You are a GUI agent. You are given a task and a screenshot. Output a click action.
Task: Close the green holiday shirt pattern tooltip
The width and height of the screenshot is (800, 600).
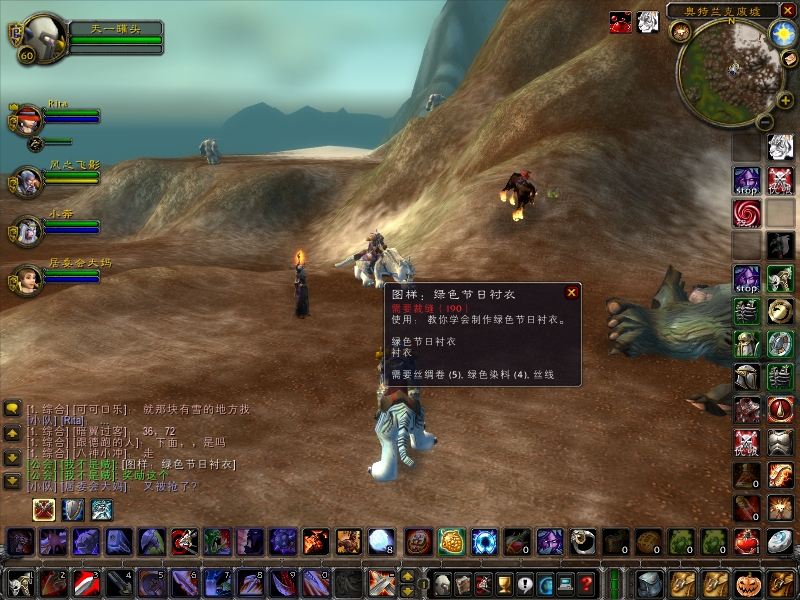572,293
